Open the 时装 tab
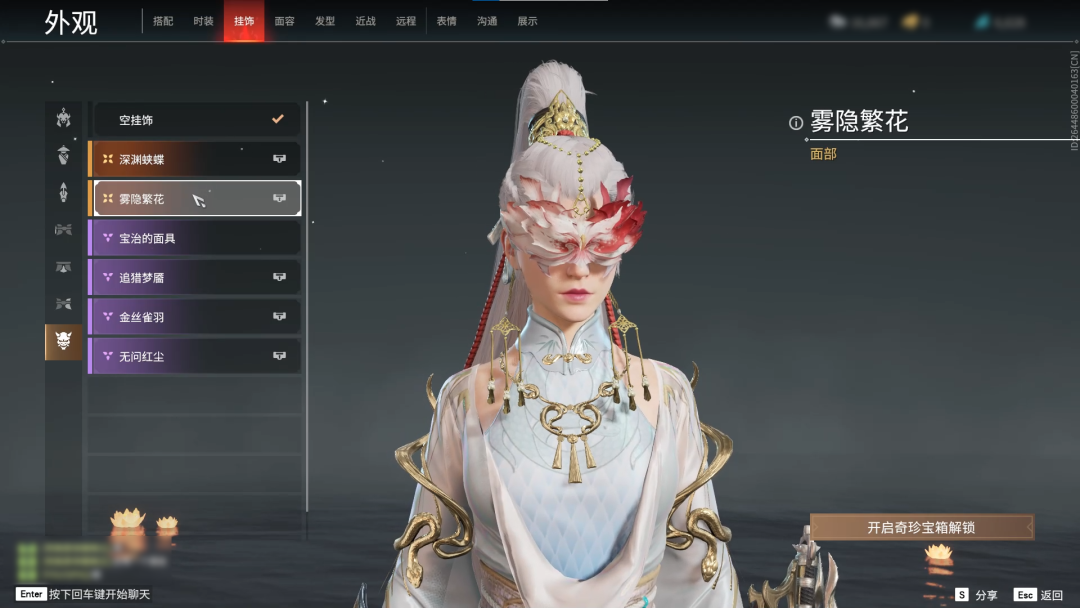 pos(203,21)
